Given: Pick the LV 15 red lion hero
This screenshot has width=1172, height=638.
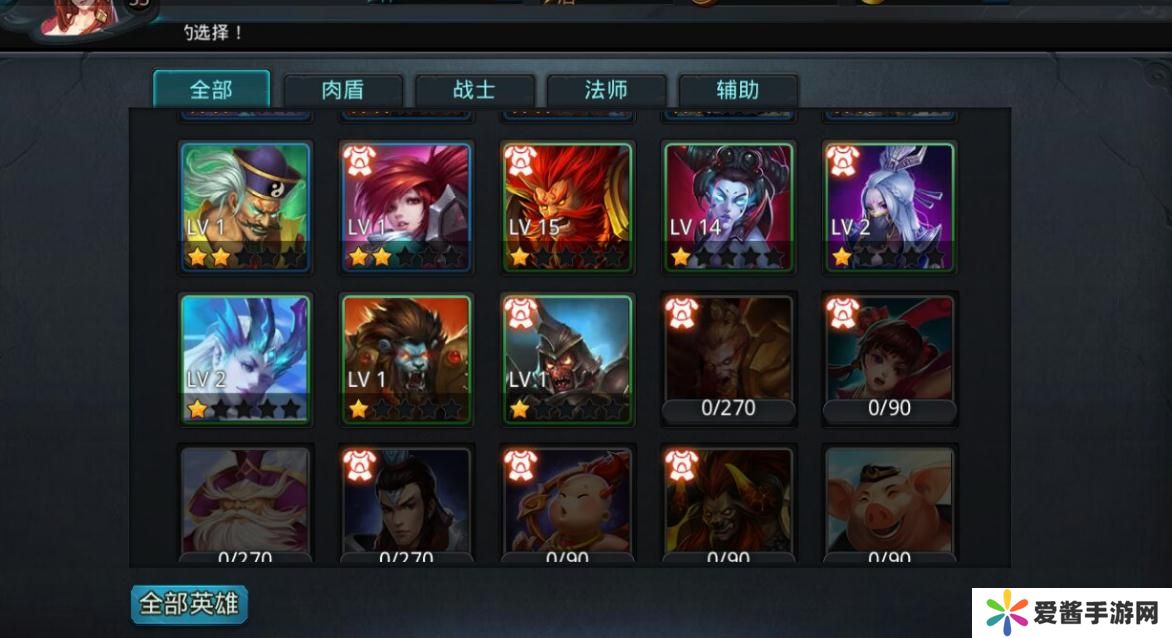Looking at the screenshot, I should (567, 207).
